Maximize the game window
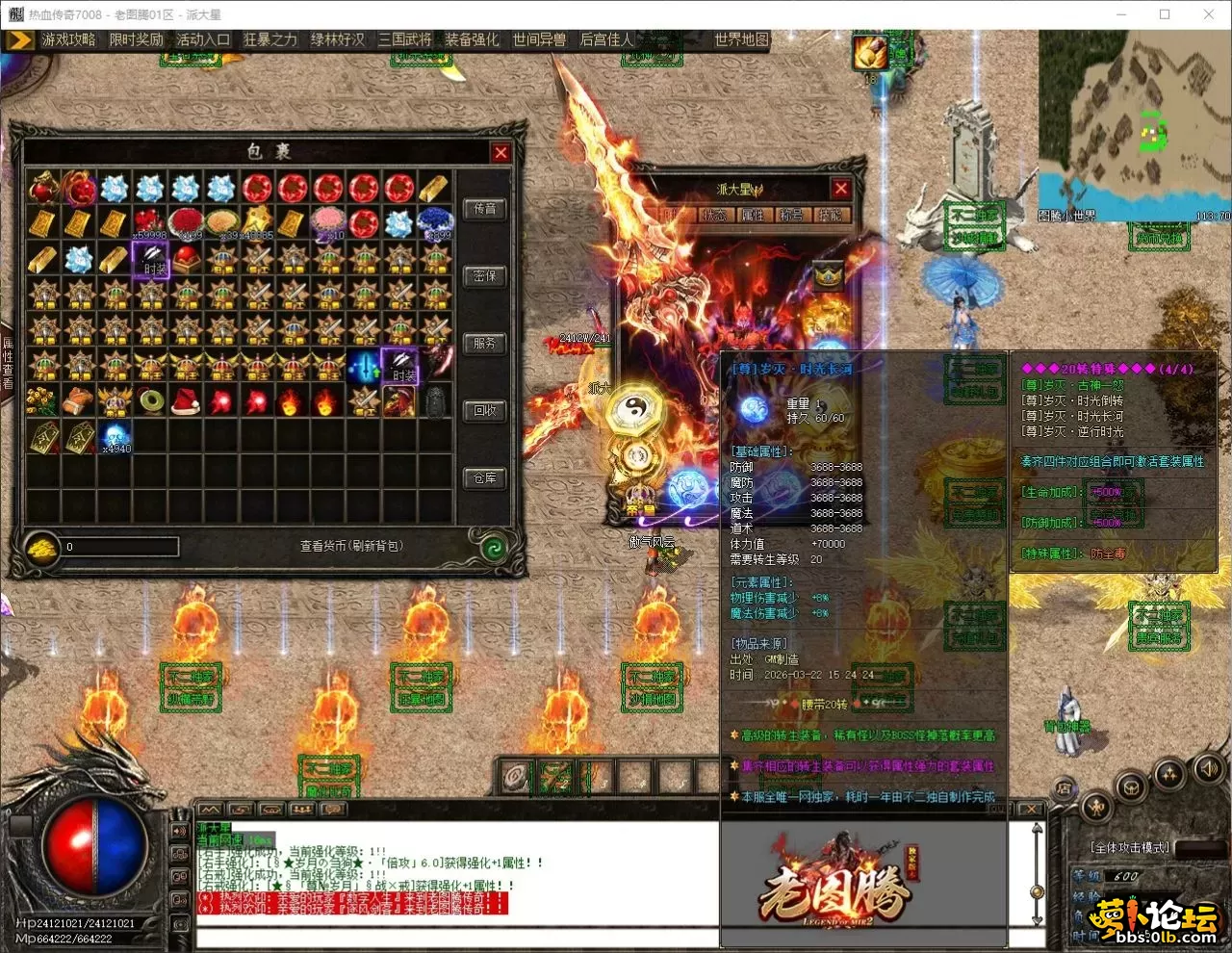 click(x=1165, y=14)
